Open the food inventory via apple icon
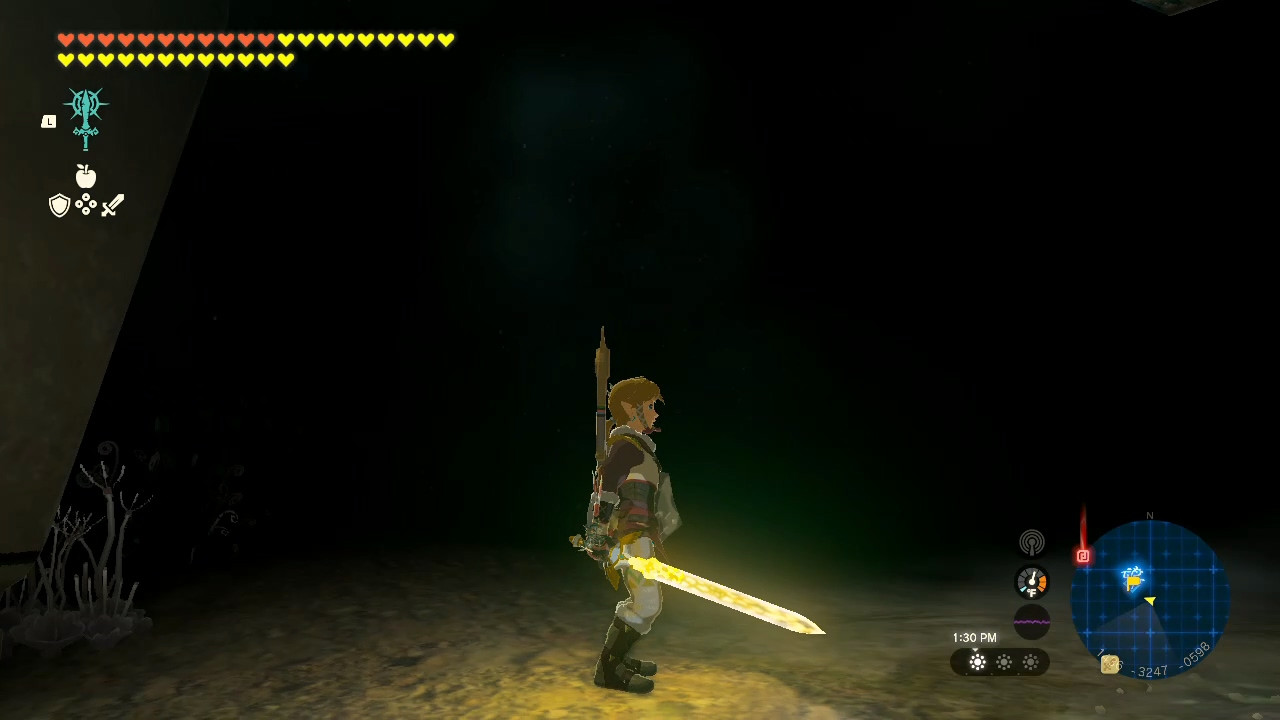 [86, 176]
